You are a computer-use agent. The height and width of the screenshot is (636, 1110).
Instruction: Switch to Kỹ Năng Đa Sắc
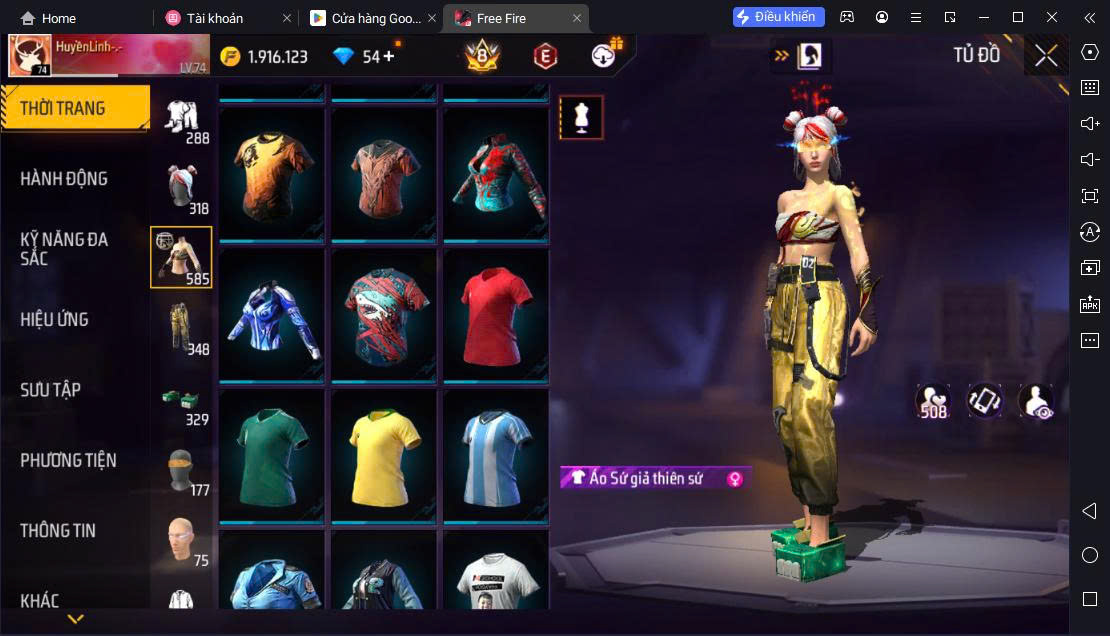64,249
